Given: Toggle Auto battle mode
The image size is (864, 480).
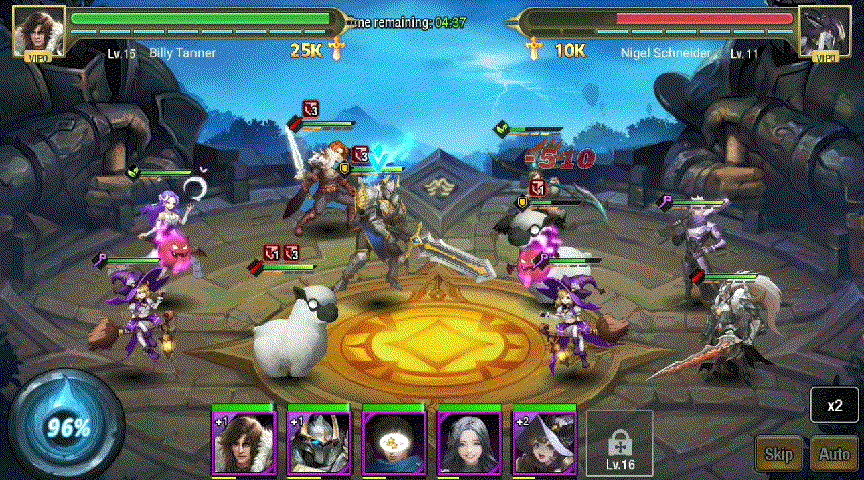Looking at the screenshot, I should pyautogui.click(x=834, y=454).
